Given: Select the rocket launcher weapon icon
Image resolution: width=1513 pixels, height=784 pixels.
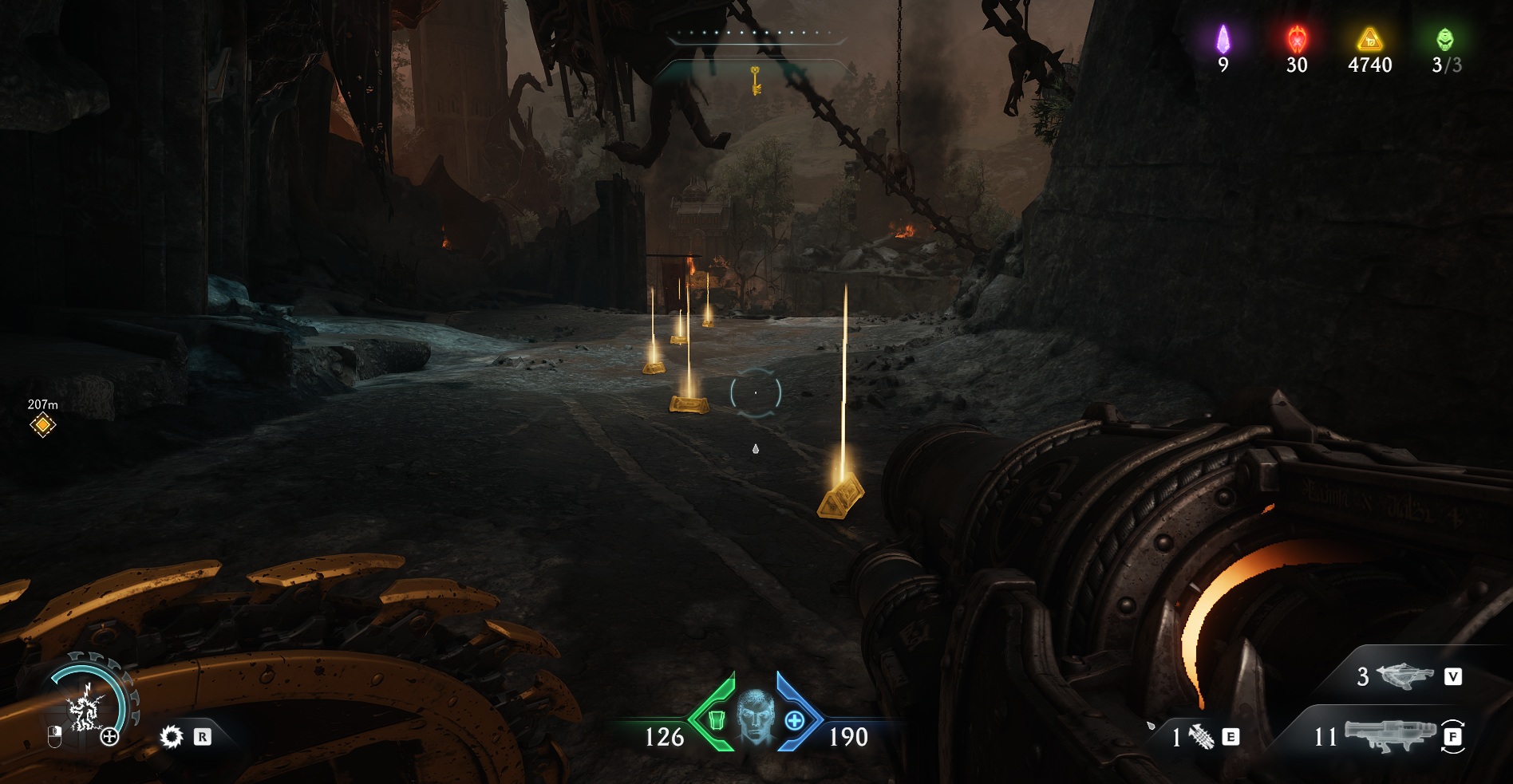Looking at the screenshot, I should point(1387,736).
